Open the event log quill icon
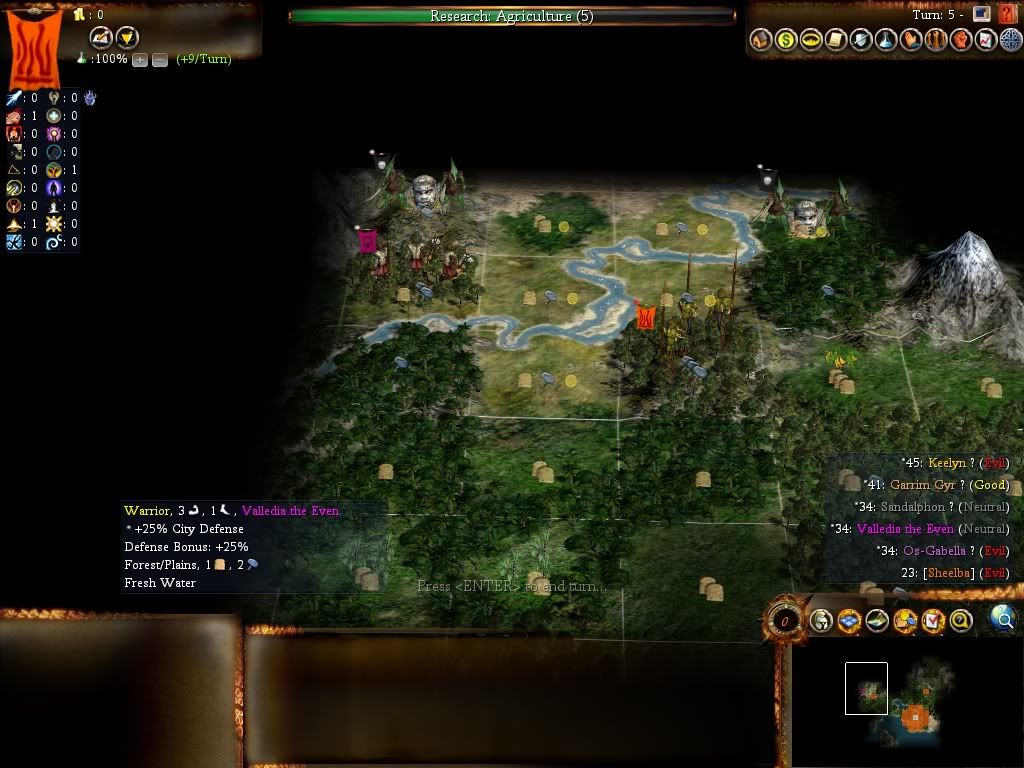This screenshot has width=1024, height=768. click(x=101, y=38)
